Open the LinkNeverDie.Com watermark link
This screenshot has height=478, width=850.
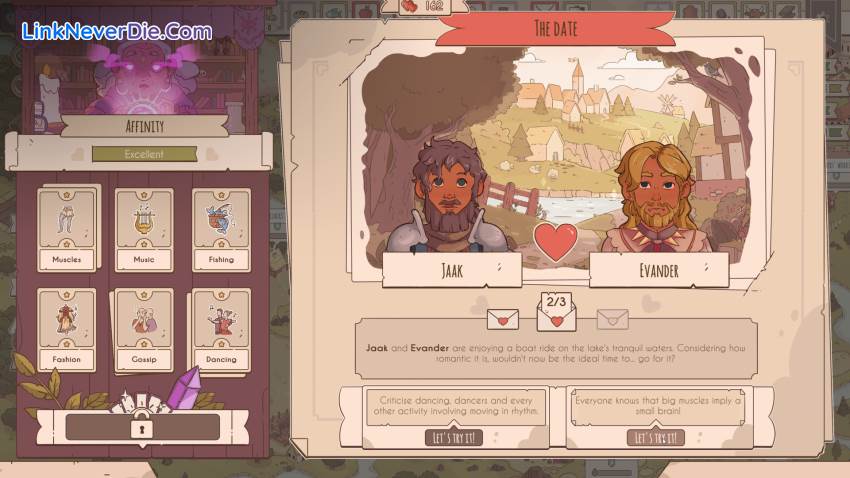[x=117, y=31]
